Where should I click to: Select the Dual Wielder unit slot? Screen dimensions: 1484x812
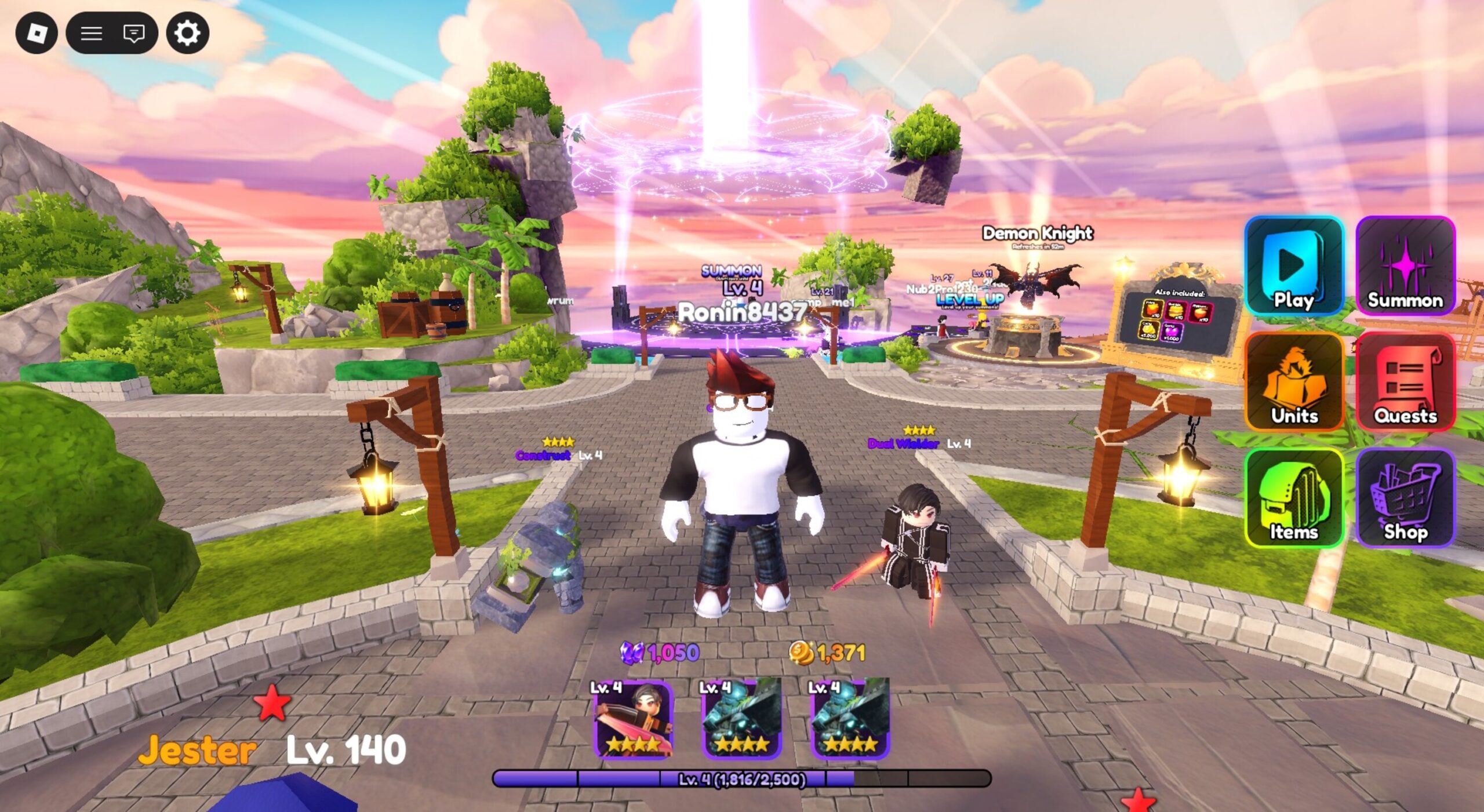coord(634,719)
